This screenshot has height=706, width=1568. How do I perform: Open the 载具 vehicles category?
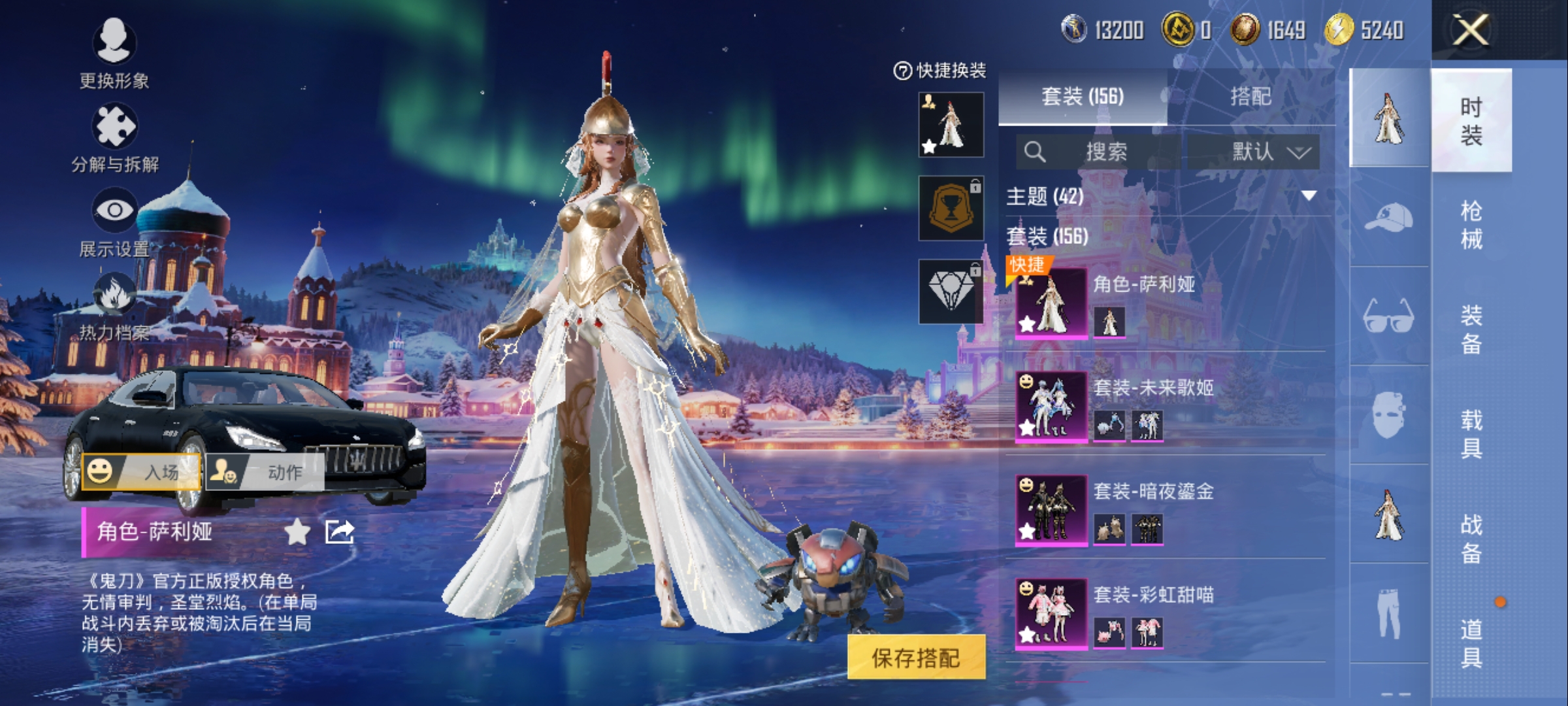1471,434
